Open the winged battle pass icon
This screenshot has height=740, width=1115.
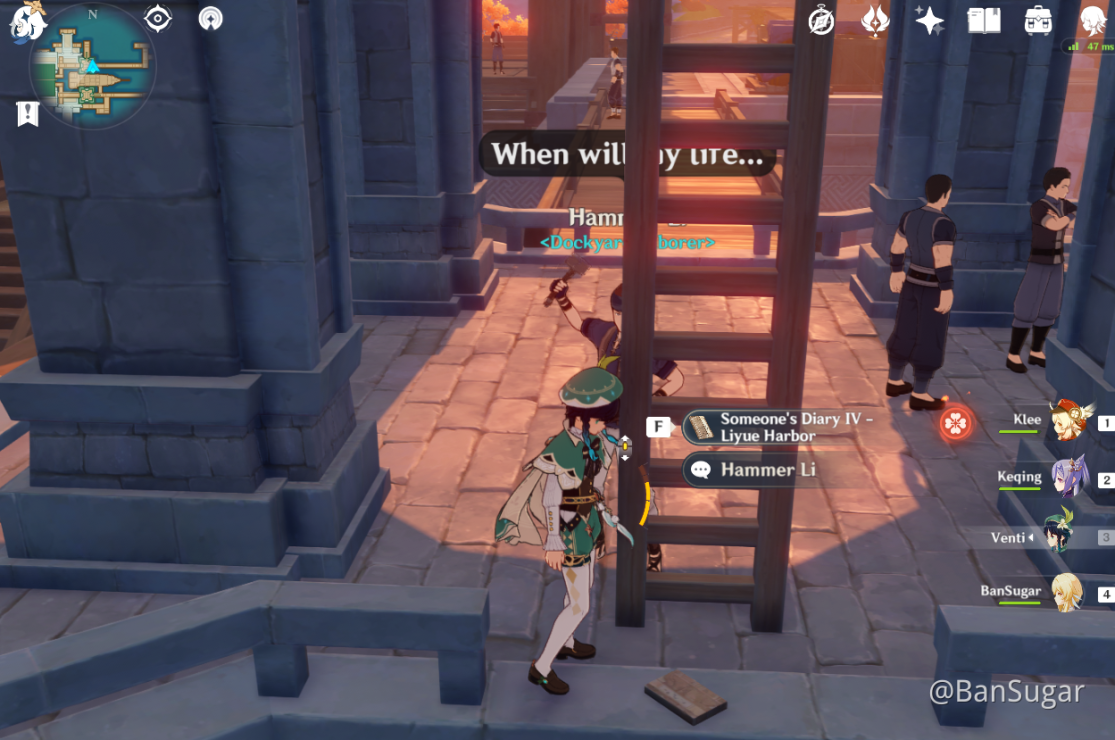(x=875, y=20)
